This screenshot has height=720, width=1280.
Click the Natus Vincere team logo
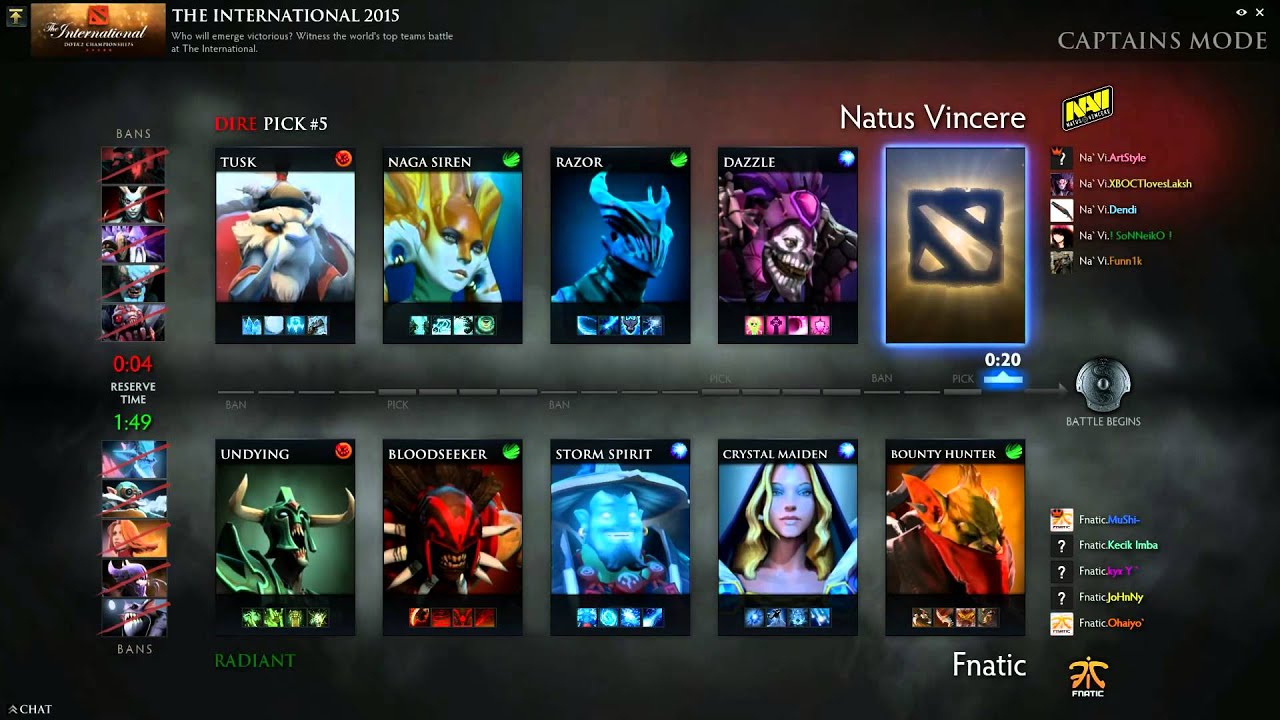point(1087,109)
